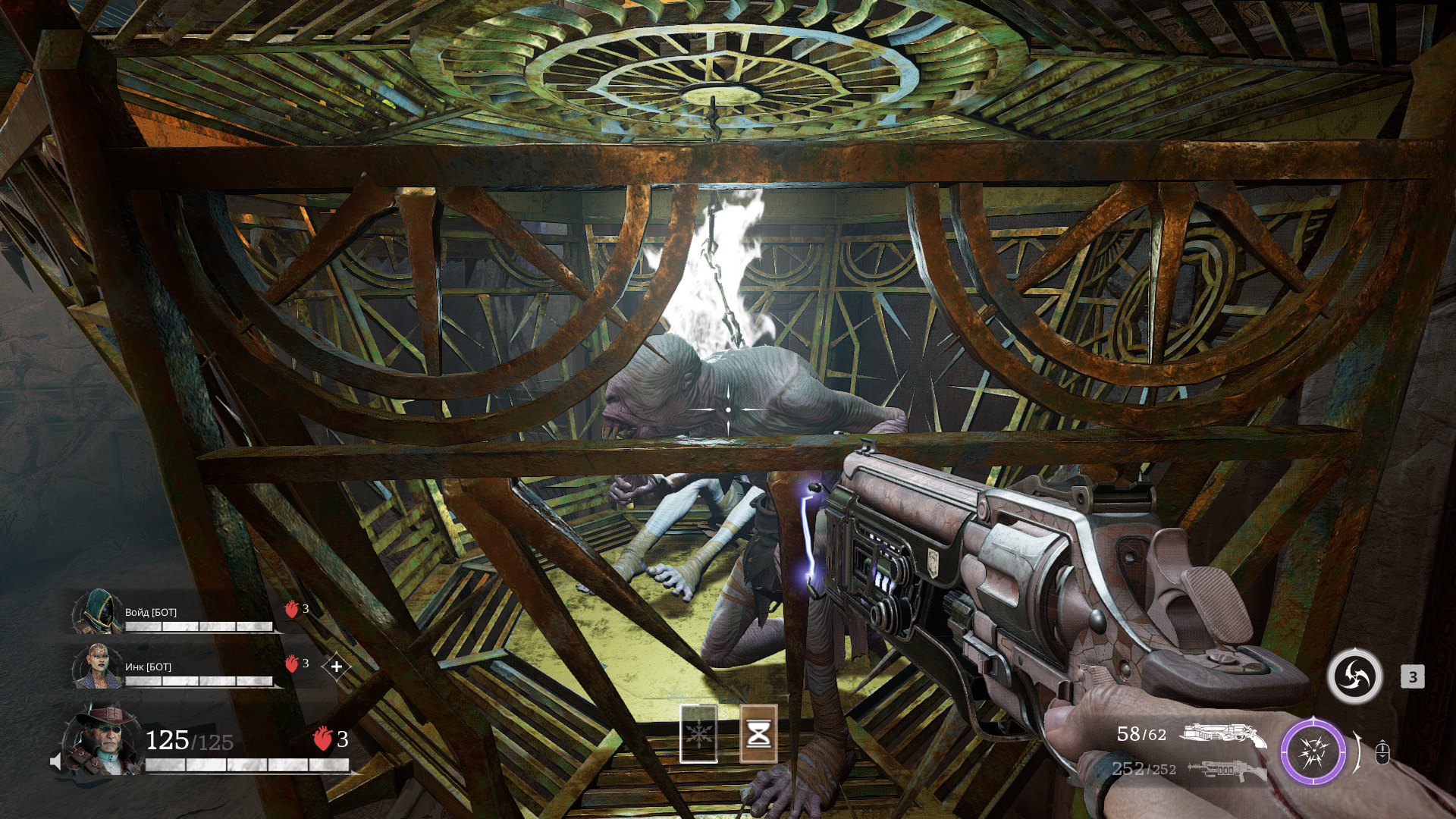1456x819 pixels.
Task: Select the equipped revolver weapon icon
Action: pyautogui.click(x=1222, y=735)
